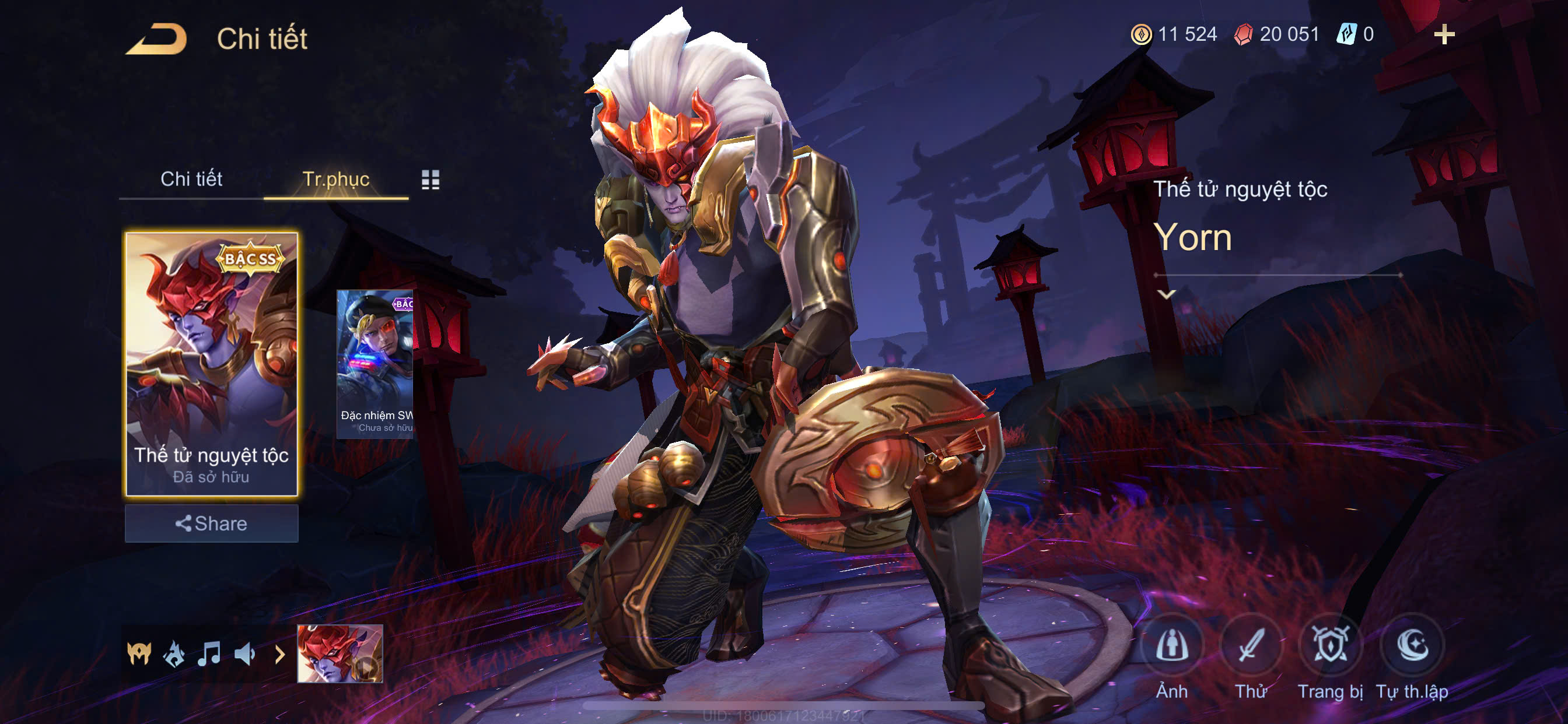Add currency with the plus button

click(x=1444, y=34)
